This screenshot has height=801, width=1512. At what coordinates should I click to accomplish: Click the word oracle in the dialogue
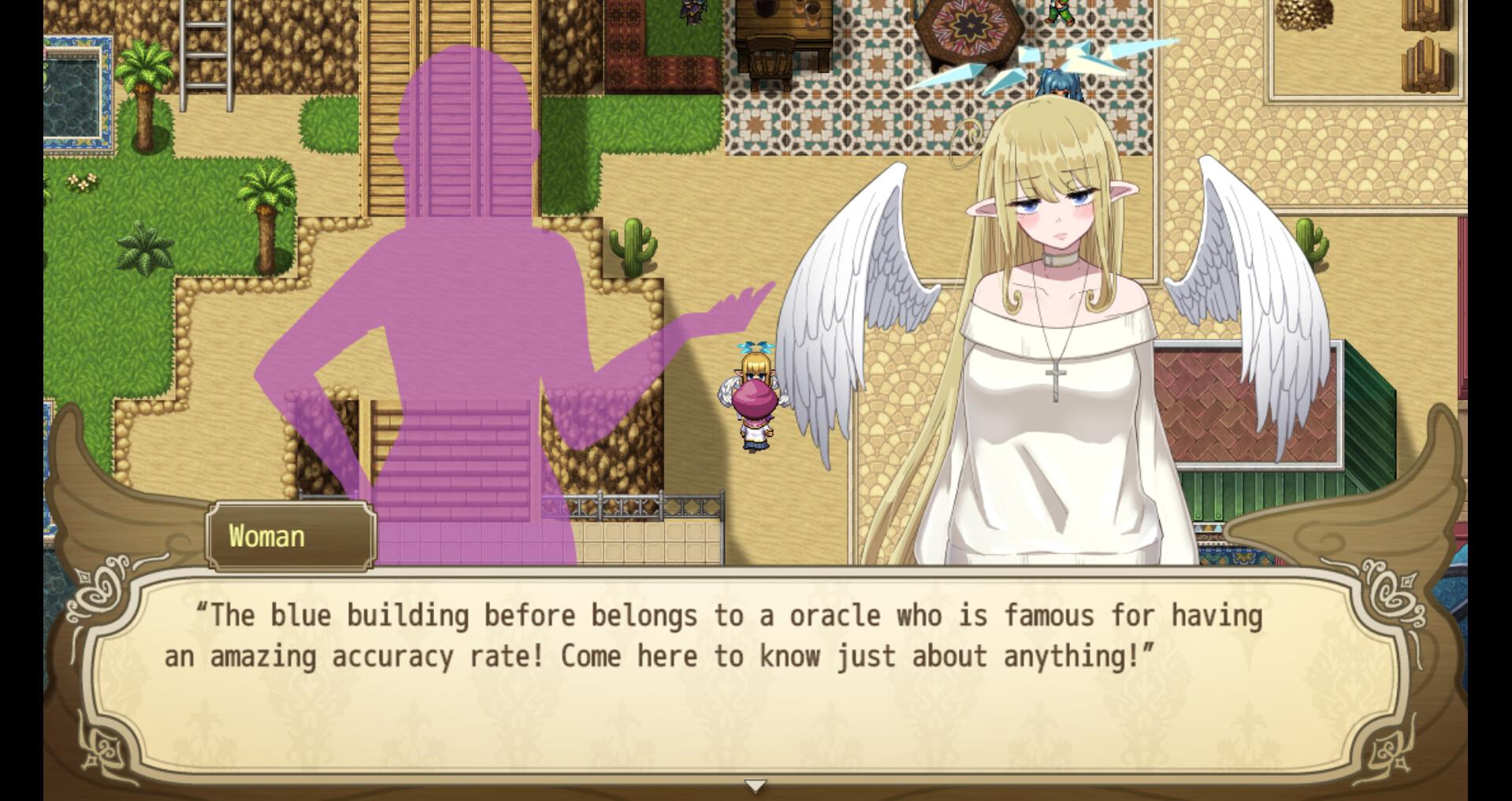coord(835,617)
